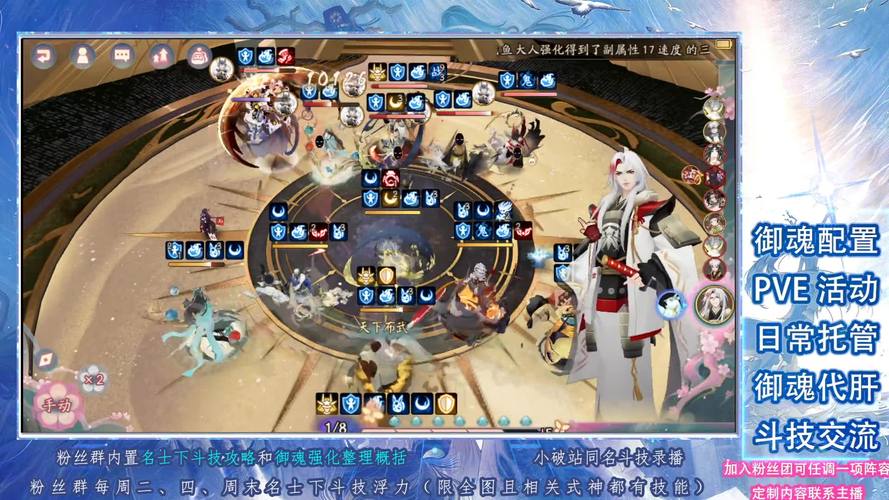
Task: Click the blue pet icon beside the portrait
Action: 672,304
